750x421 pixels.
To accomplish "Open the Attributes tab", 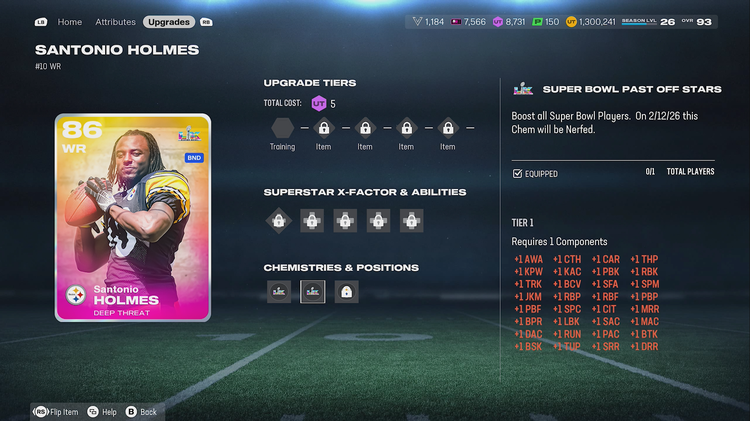I will (x=115, y=21).
